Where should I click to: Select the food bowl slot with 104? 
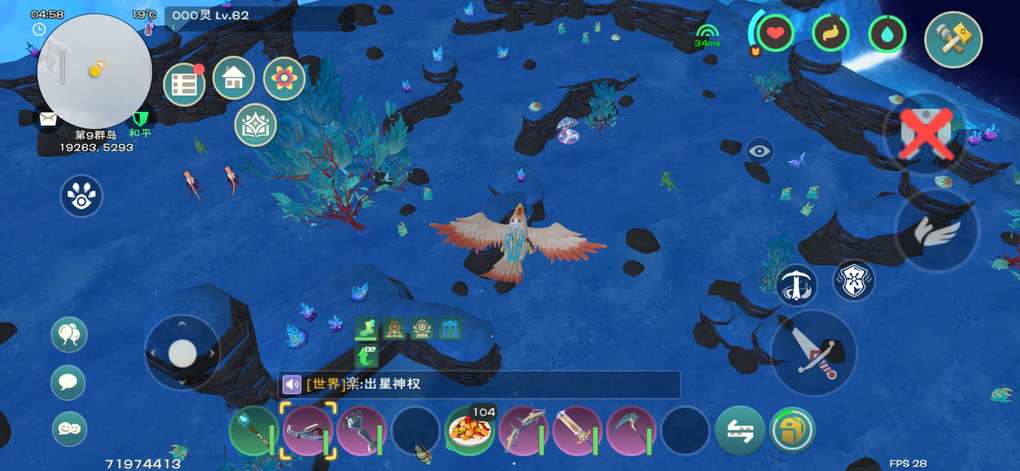(x=469, y=431)
